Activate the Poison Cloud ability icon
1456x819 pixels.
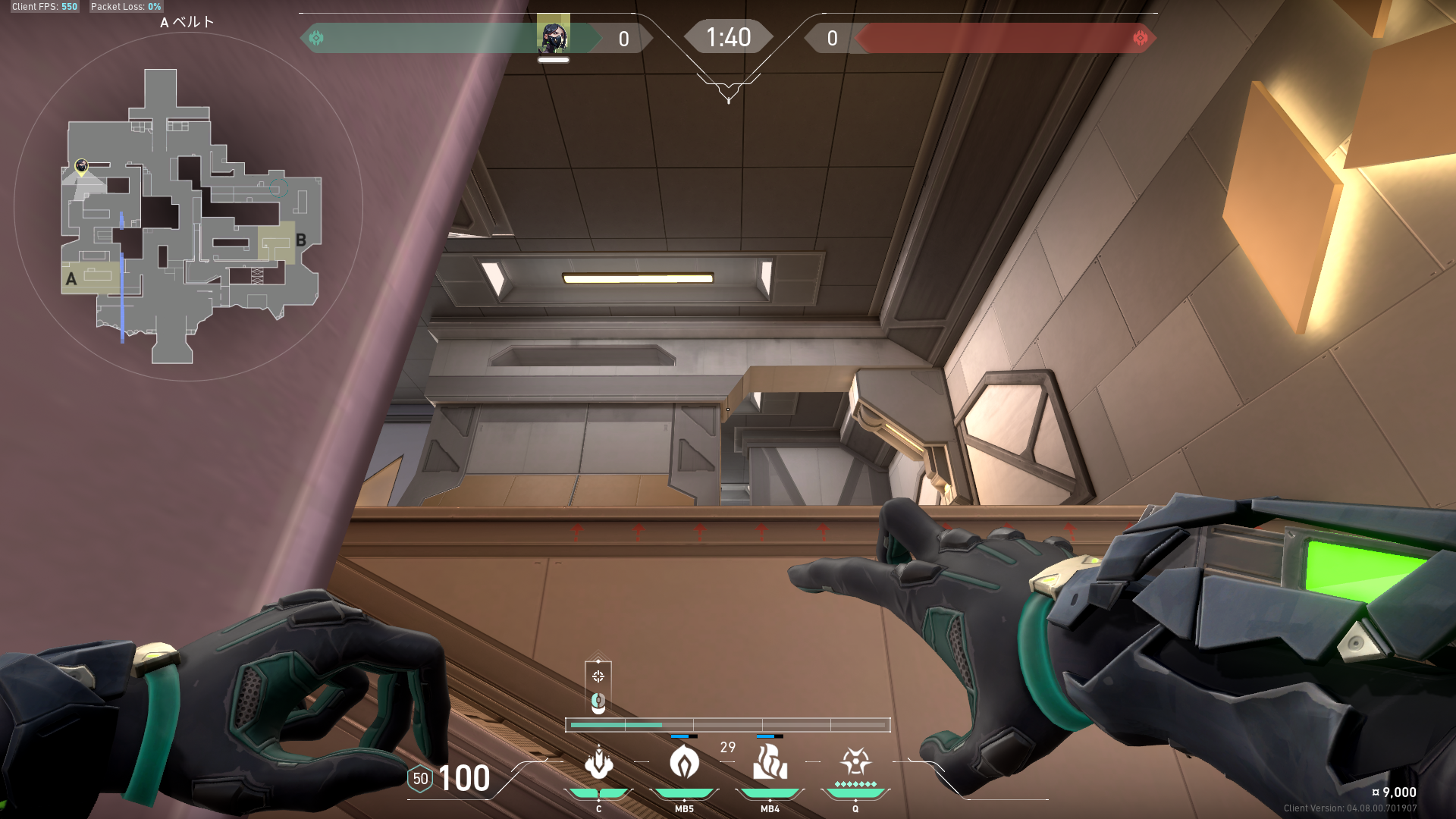point(684,761)
